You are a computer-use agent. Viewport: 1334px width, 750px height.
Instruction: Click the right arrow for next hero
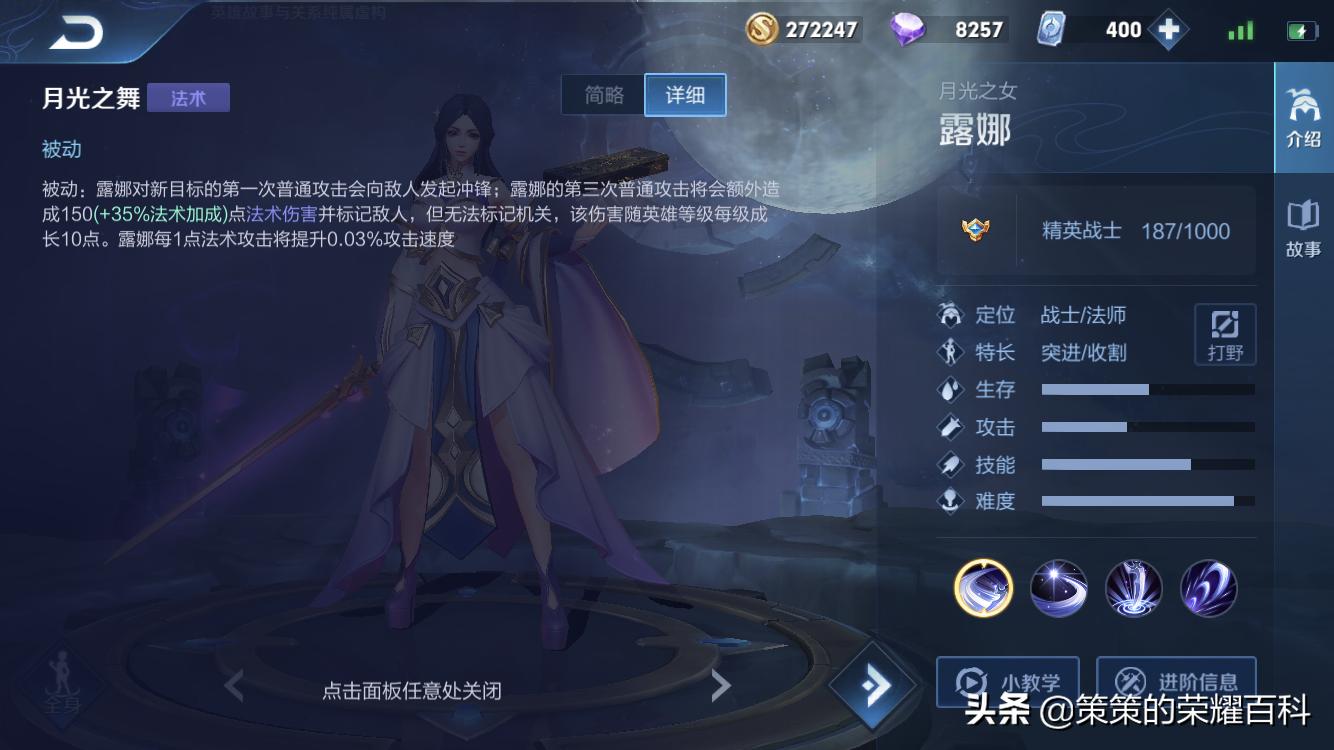722,687
